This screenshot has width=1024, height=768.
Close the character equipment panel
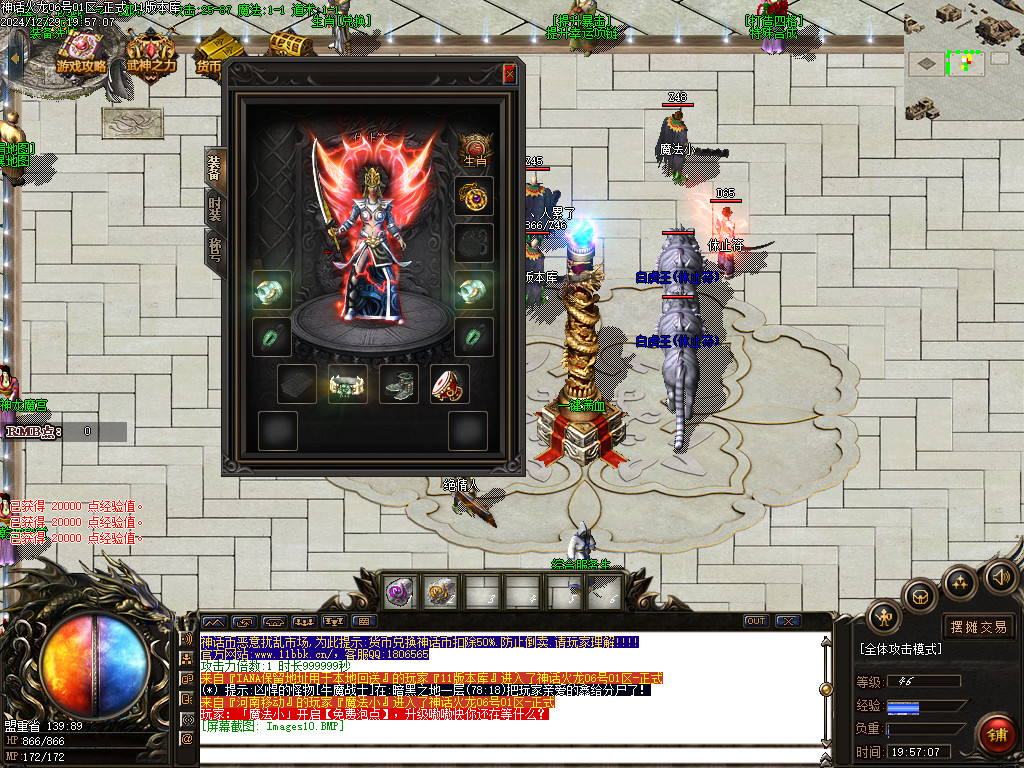[x=509, y=74]
